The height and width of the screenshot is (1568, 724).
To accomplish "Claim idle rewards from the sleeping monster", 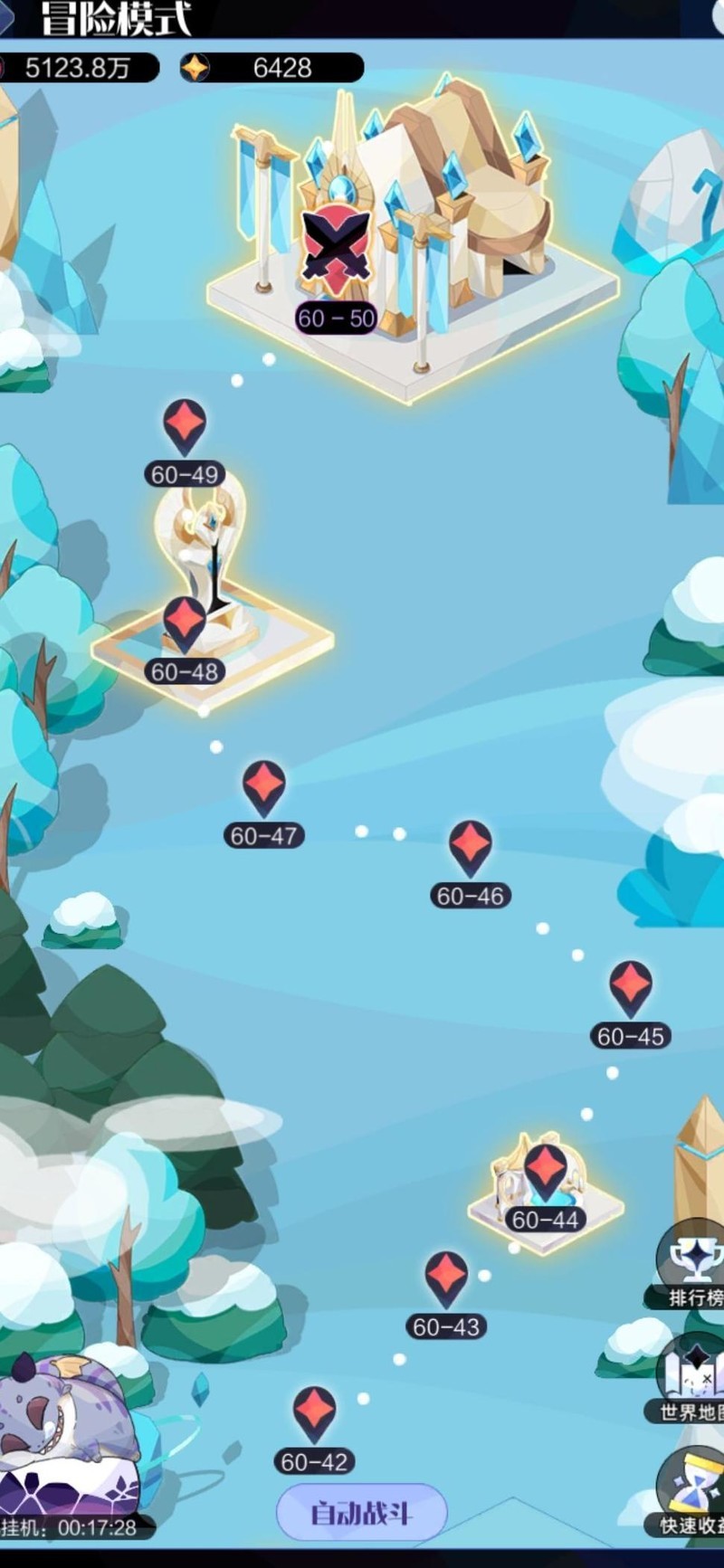I will pyautogui.click(x=63, y=1439).
